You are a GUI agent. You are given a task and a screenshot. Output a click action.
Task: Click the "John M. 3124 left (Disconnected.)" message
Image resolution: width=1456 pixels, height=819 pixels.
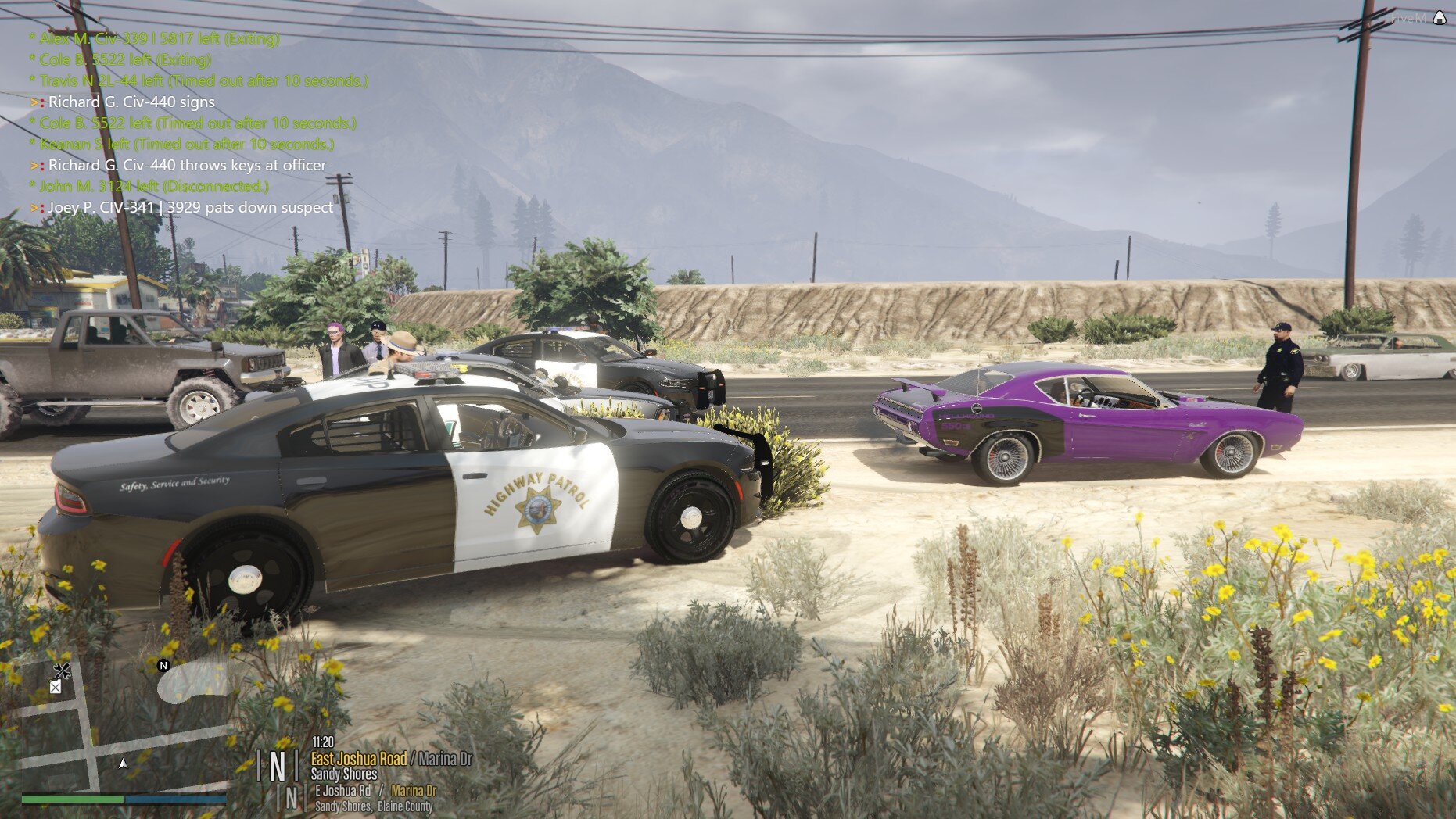coord(153,186)
